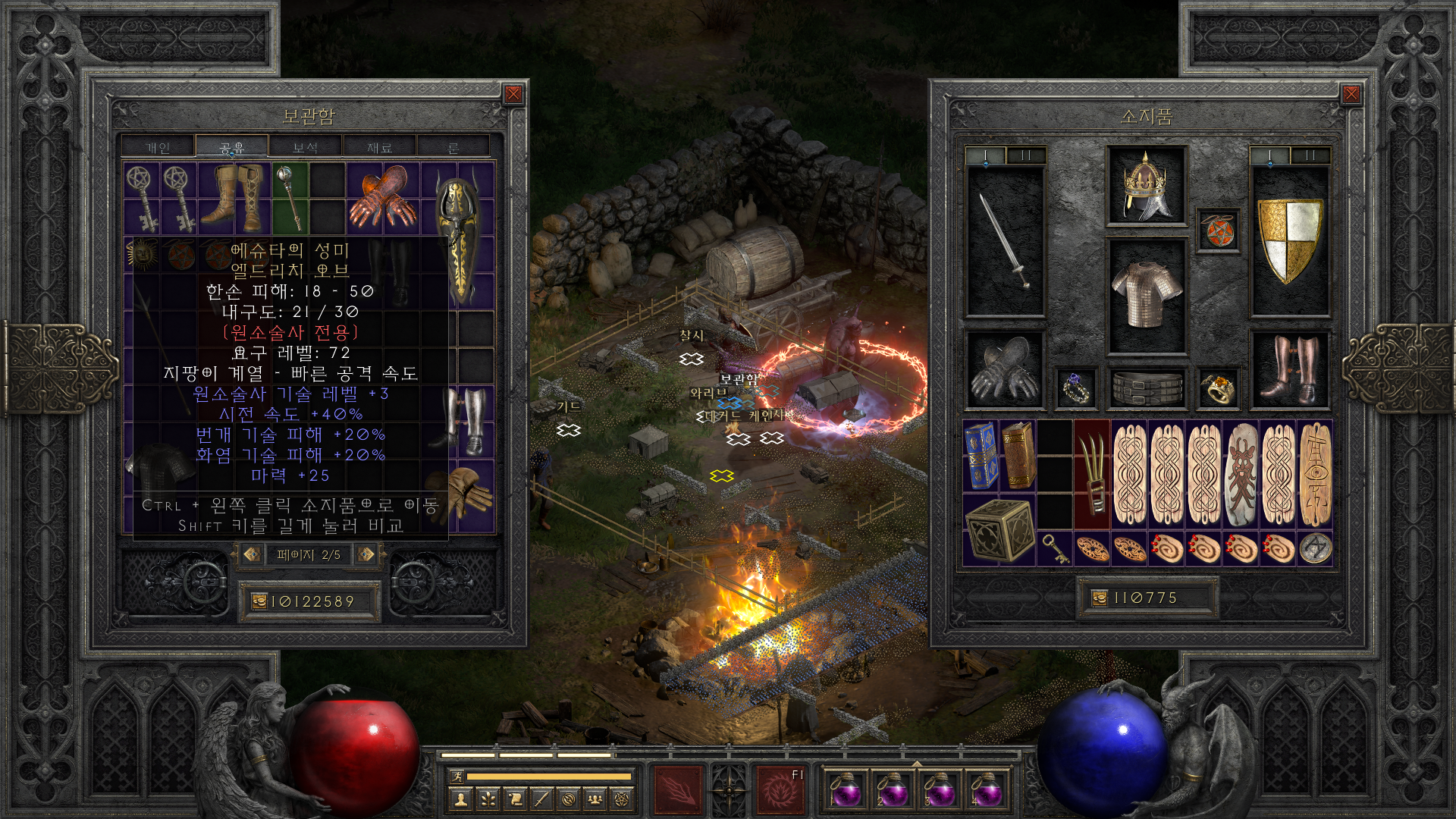The width and height of the screenshot is (1456, 819).
Task: Open the character screen from the mini menu
Action: [460, 799]
